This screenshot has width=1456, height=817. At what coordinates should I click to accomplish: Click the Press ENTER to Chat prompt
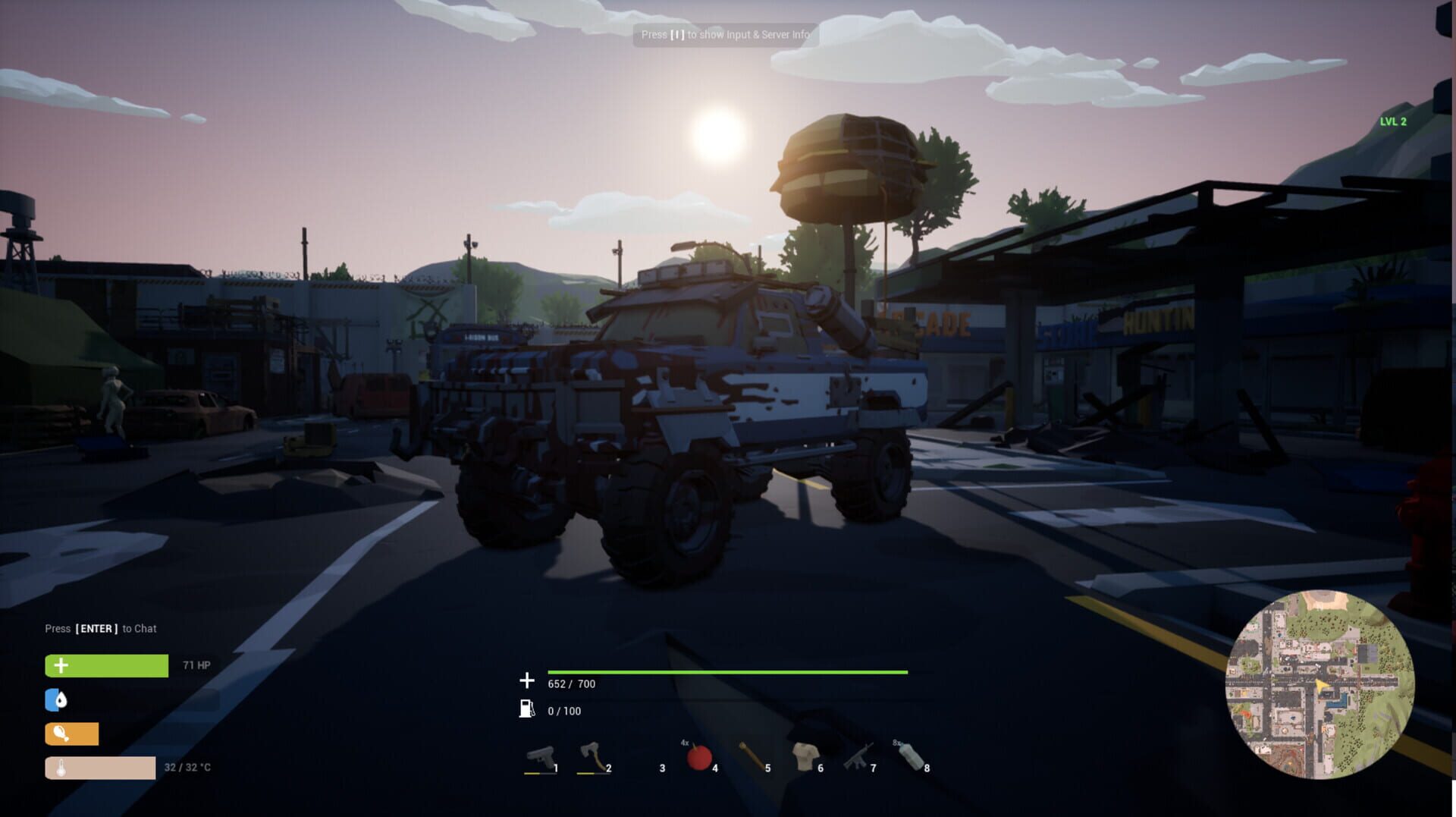click(x=101, y=628)
